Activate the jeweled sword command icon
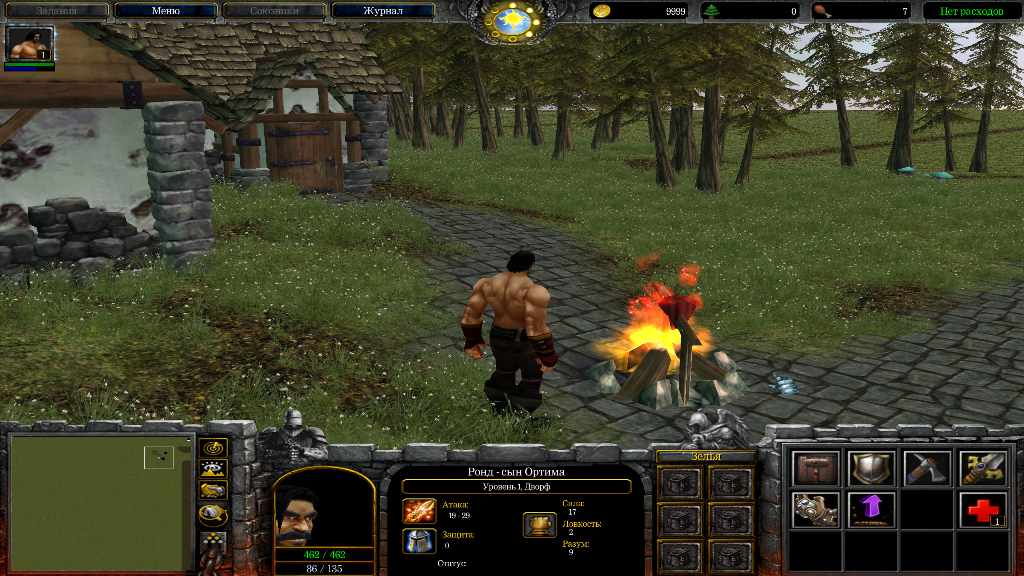The width and height of the screenshot is (1024, 576). coord(982,468)
